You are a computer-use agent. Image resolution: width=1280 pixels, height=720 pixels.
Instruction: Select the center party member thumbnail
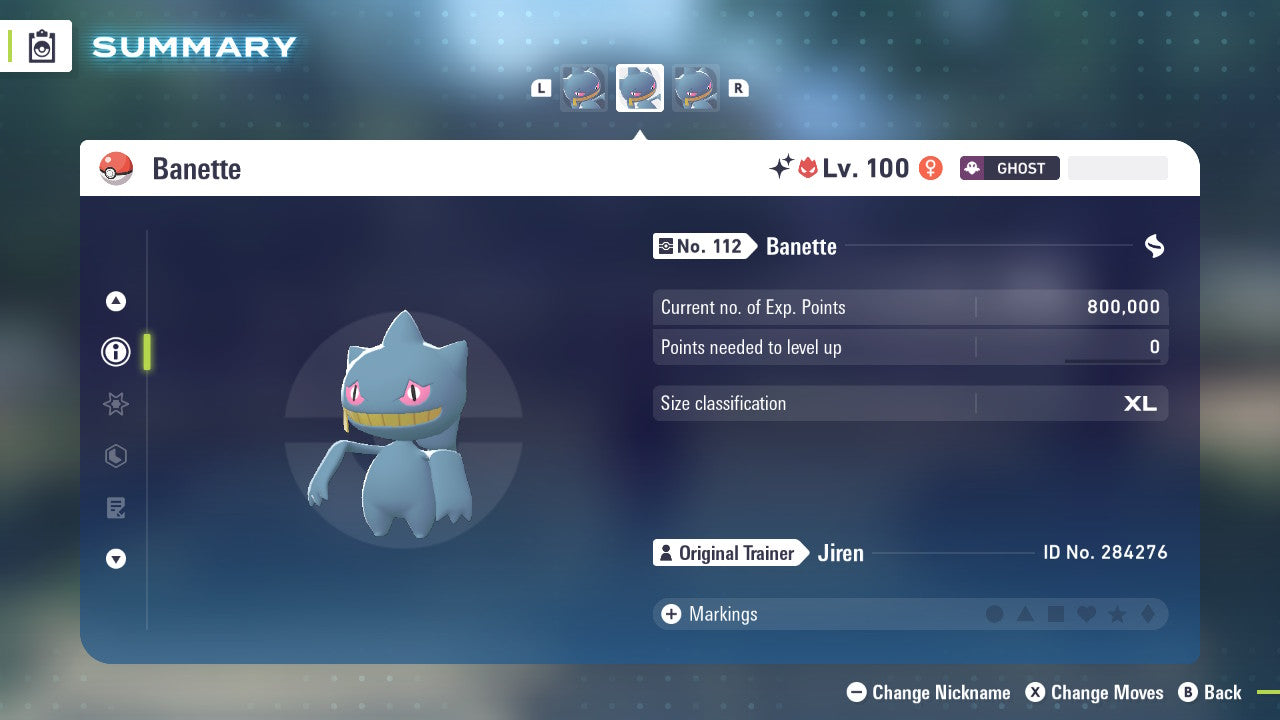click(639, 87)
